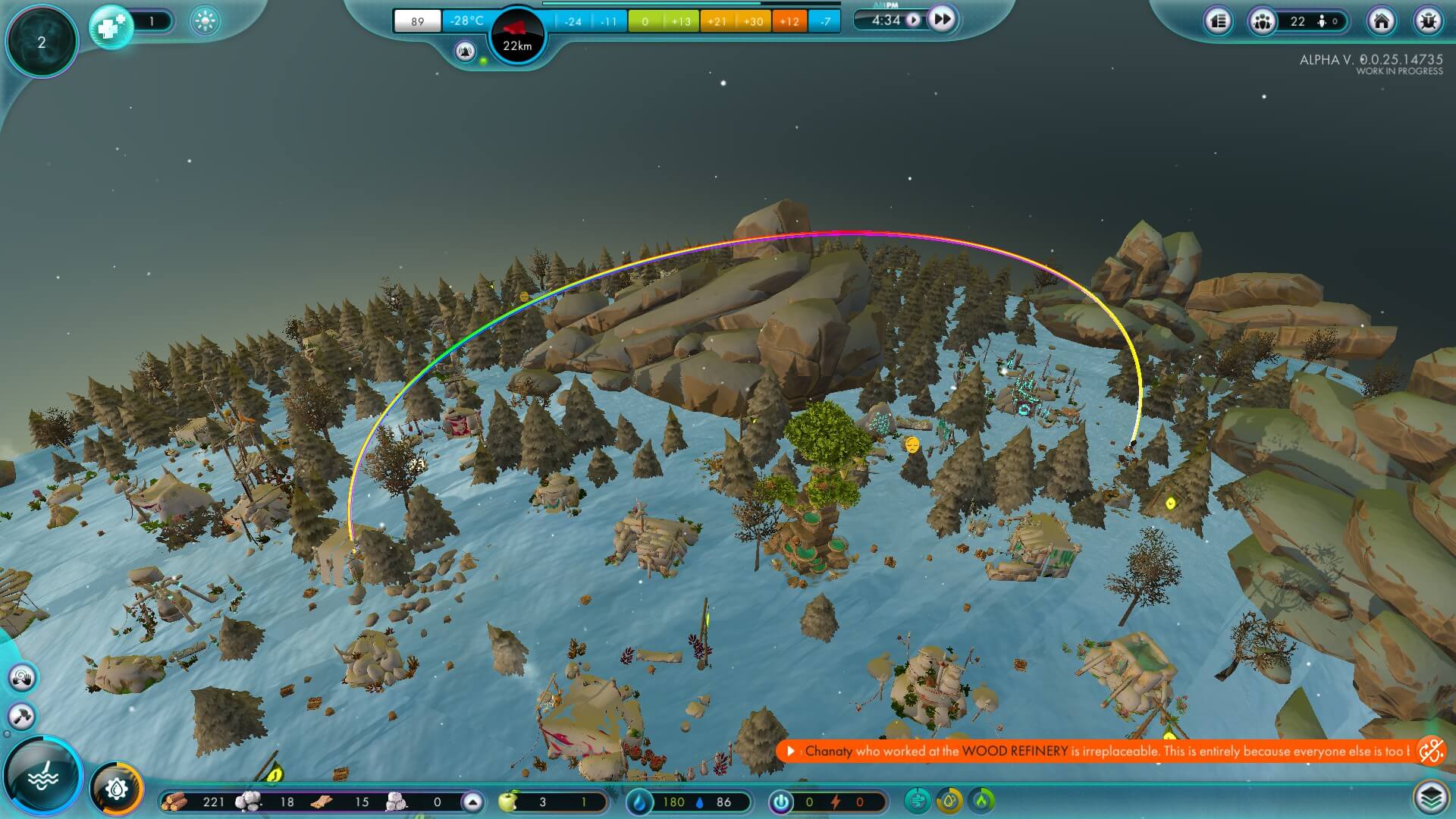Viewport: 1456px width, 819px height.
Task: Click the green flame overlay icon
Action: (x=982, y=801)
